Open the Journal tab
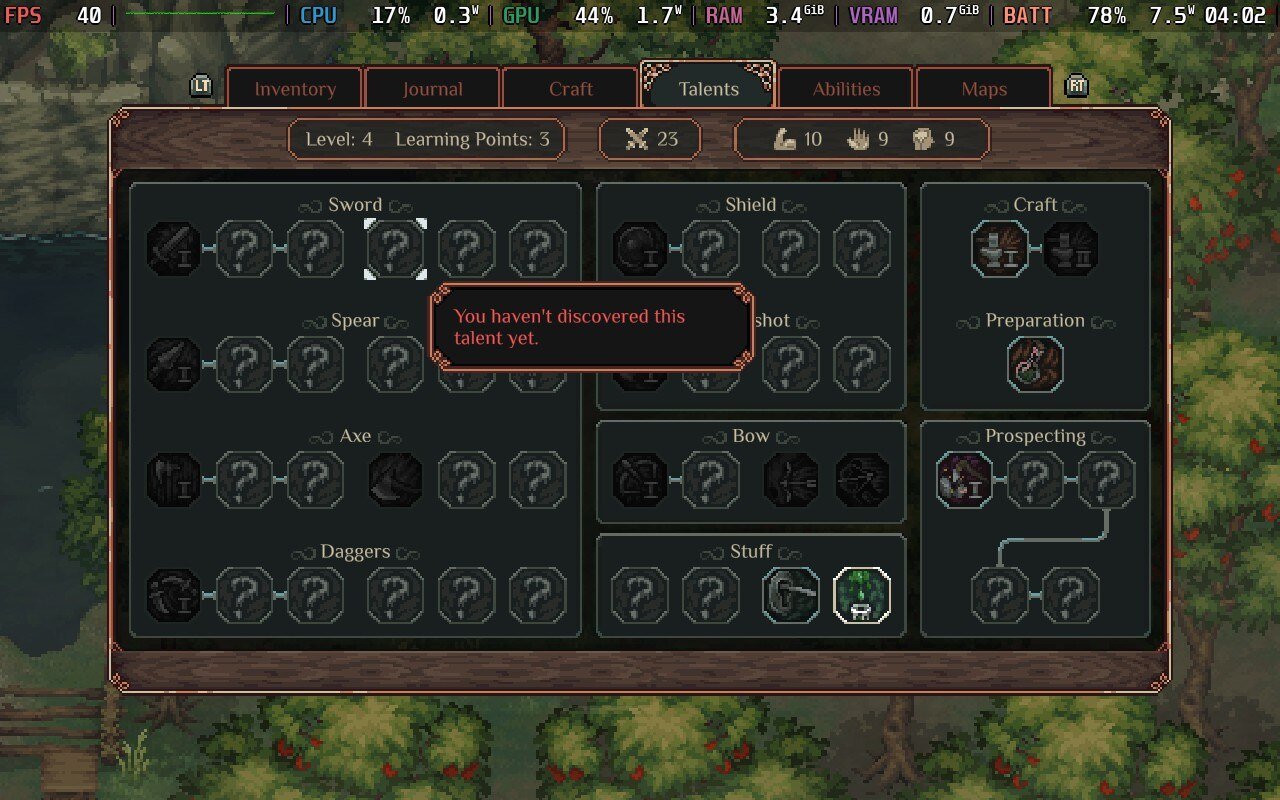This screenshot has height=800, width=1280. click(x=432, y=89)
